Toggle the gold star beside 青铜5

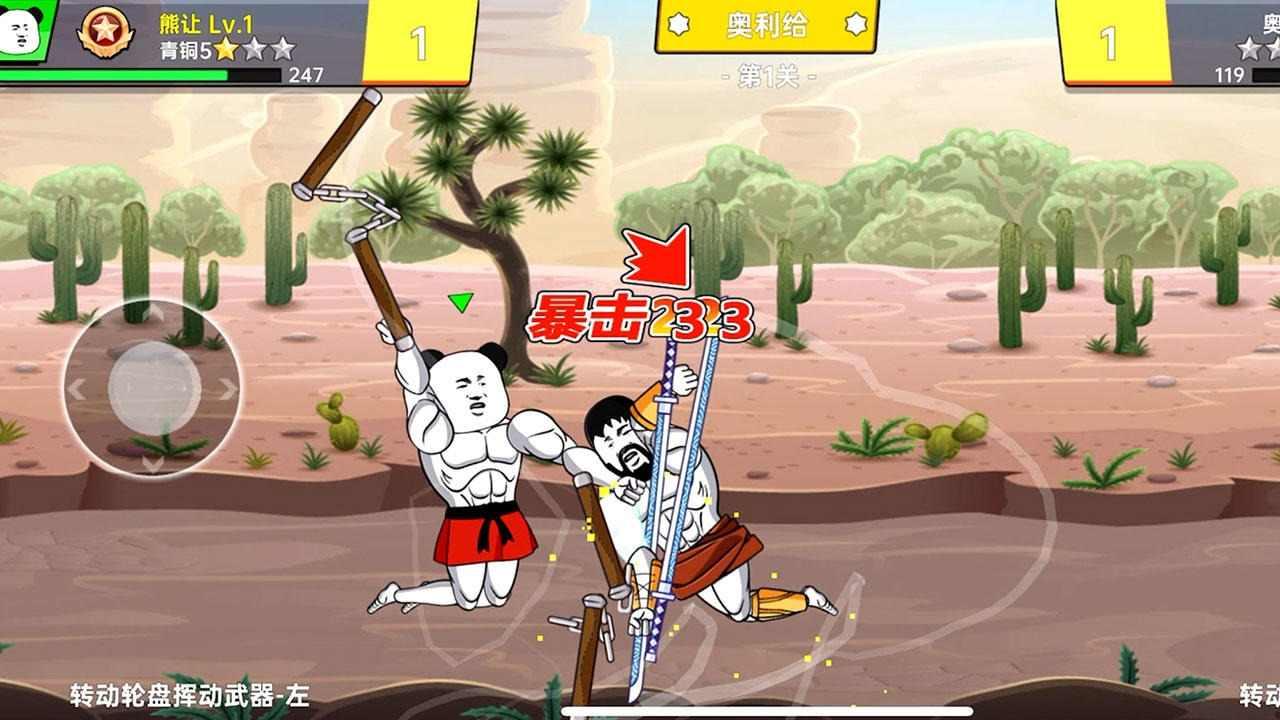point(224,50)
